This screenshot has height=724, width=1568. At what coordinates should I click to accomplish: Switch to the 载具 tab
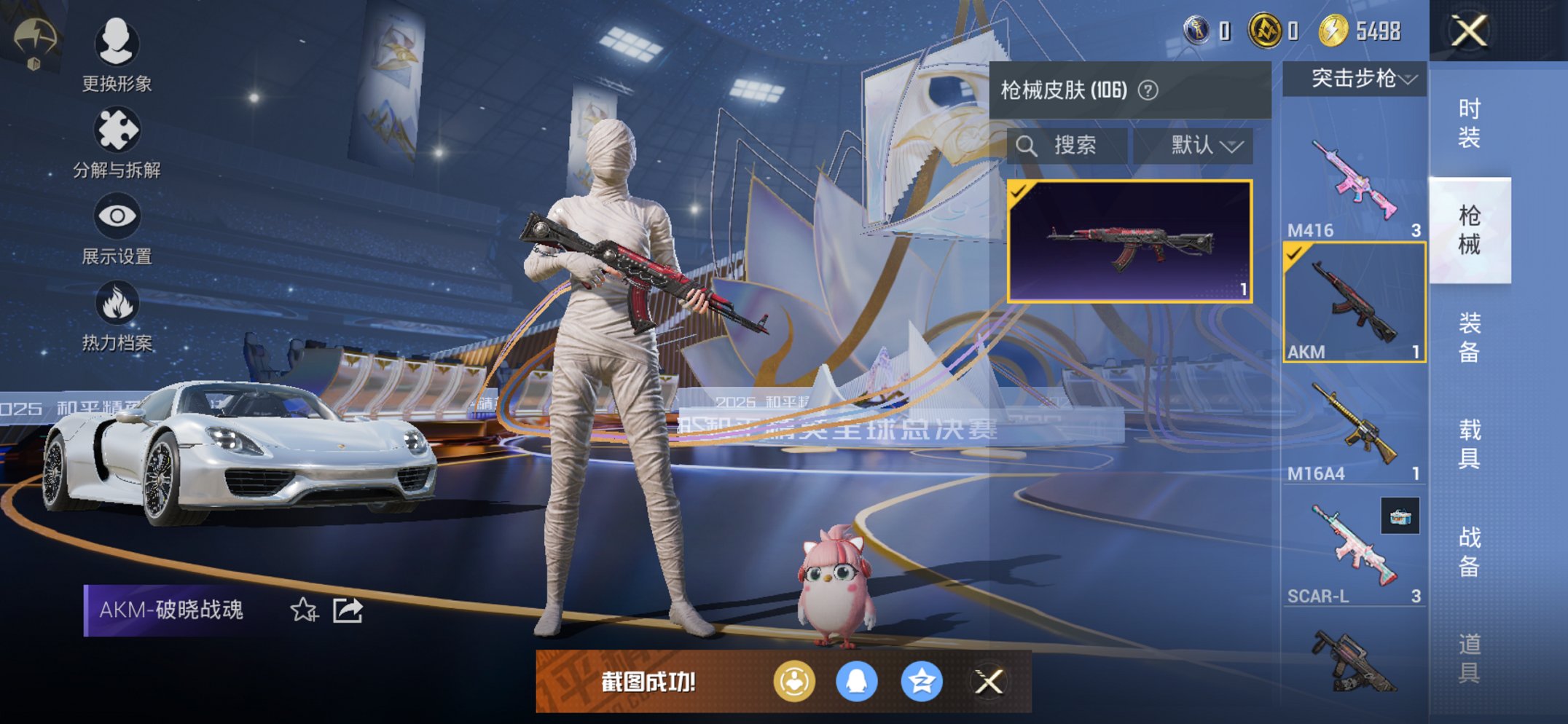coord(1469,444)
